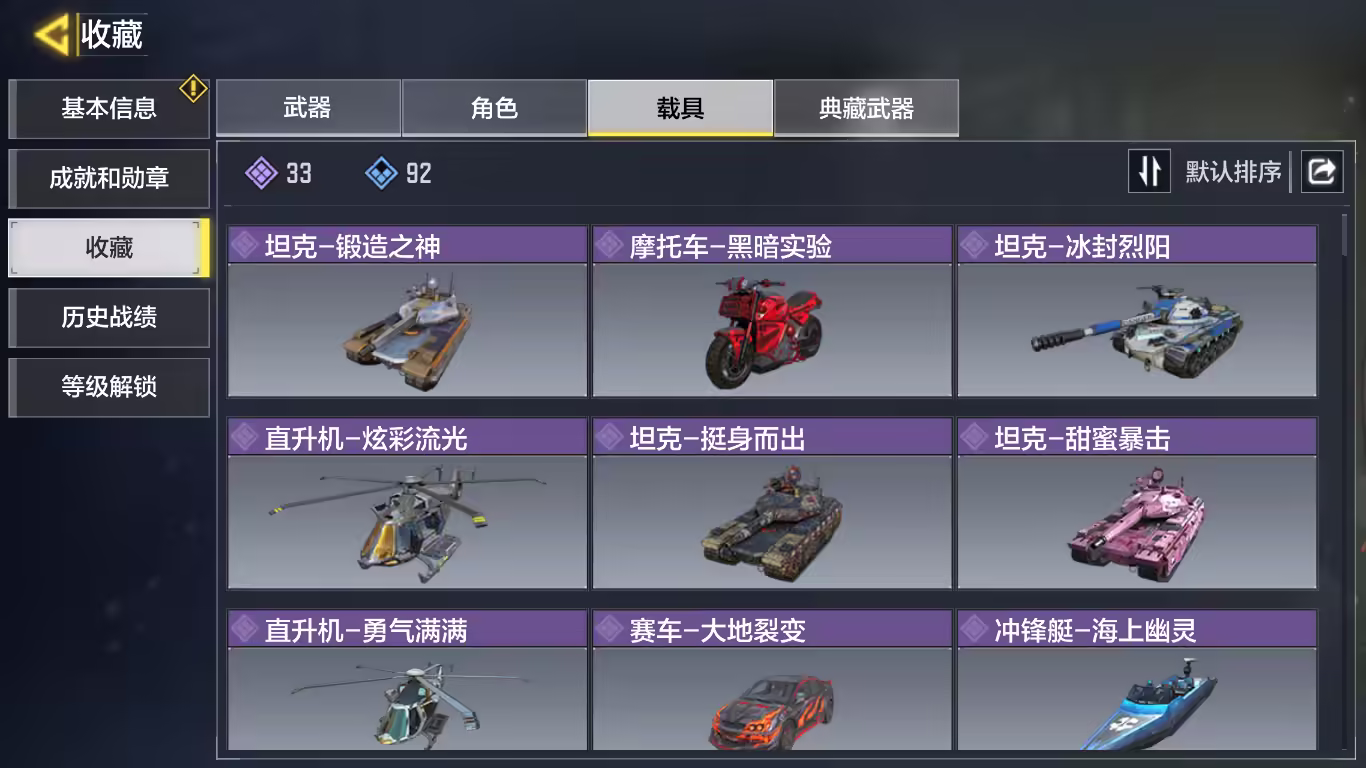Open 等级解锁 section
Screen dimensions: 1366x768
pos(109,387)
